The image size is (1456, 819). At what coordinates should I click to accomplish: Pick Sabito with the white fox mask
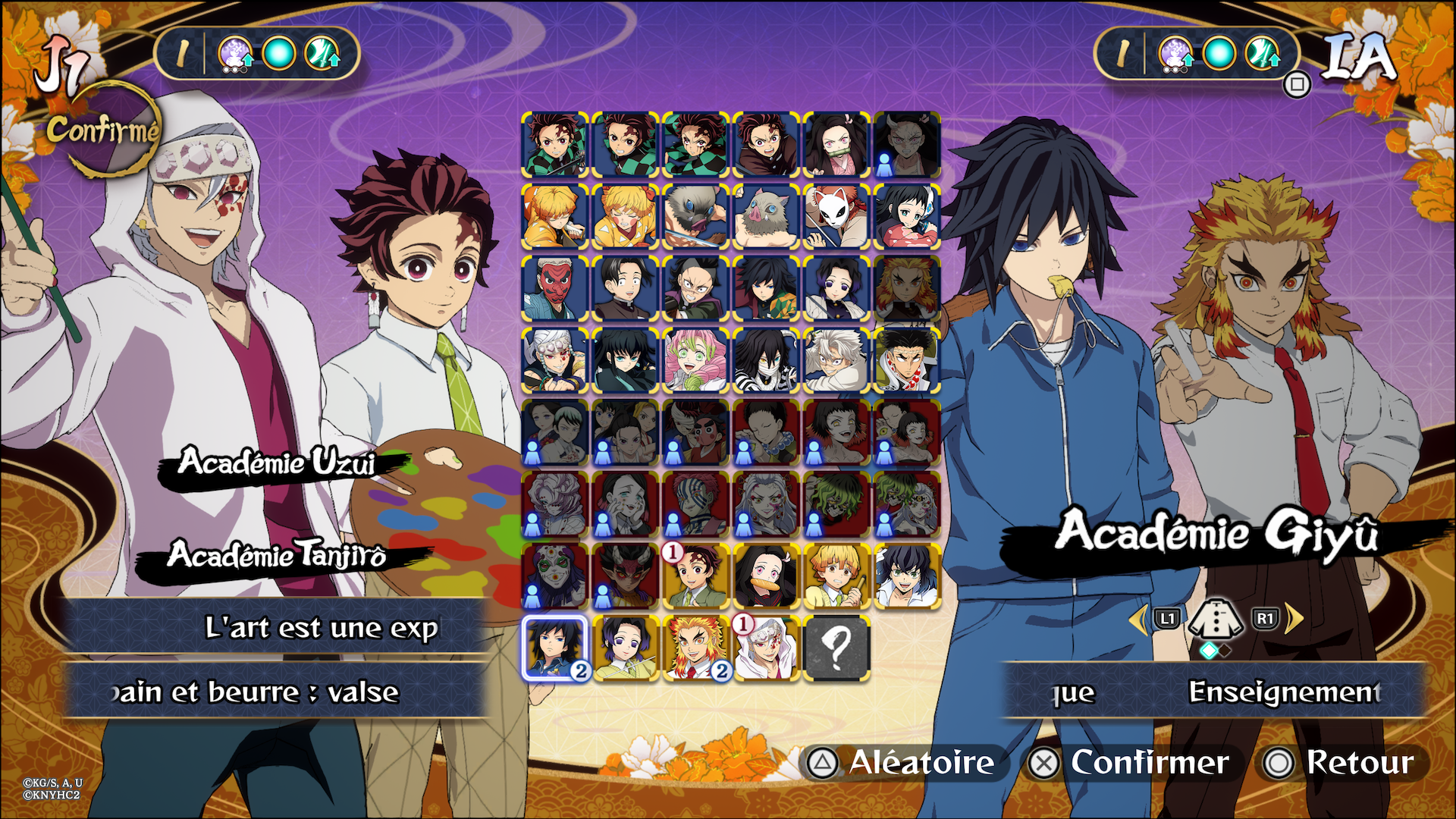coord(836,217)
